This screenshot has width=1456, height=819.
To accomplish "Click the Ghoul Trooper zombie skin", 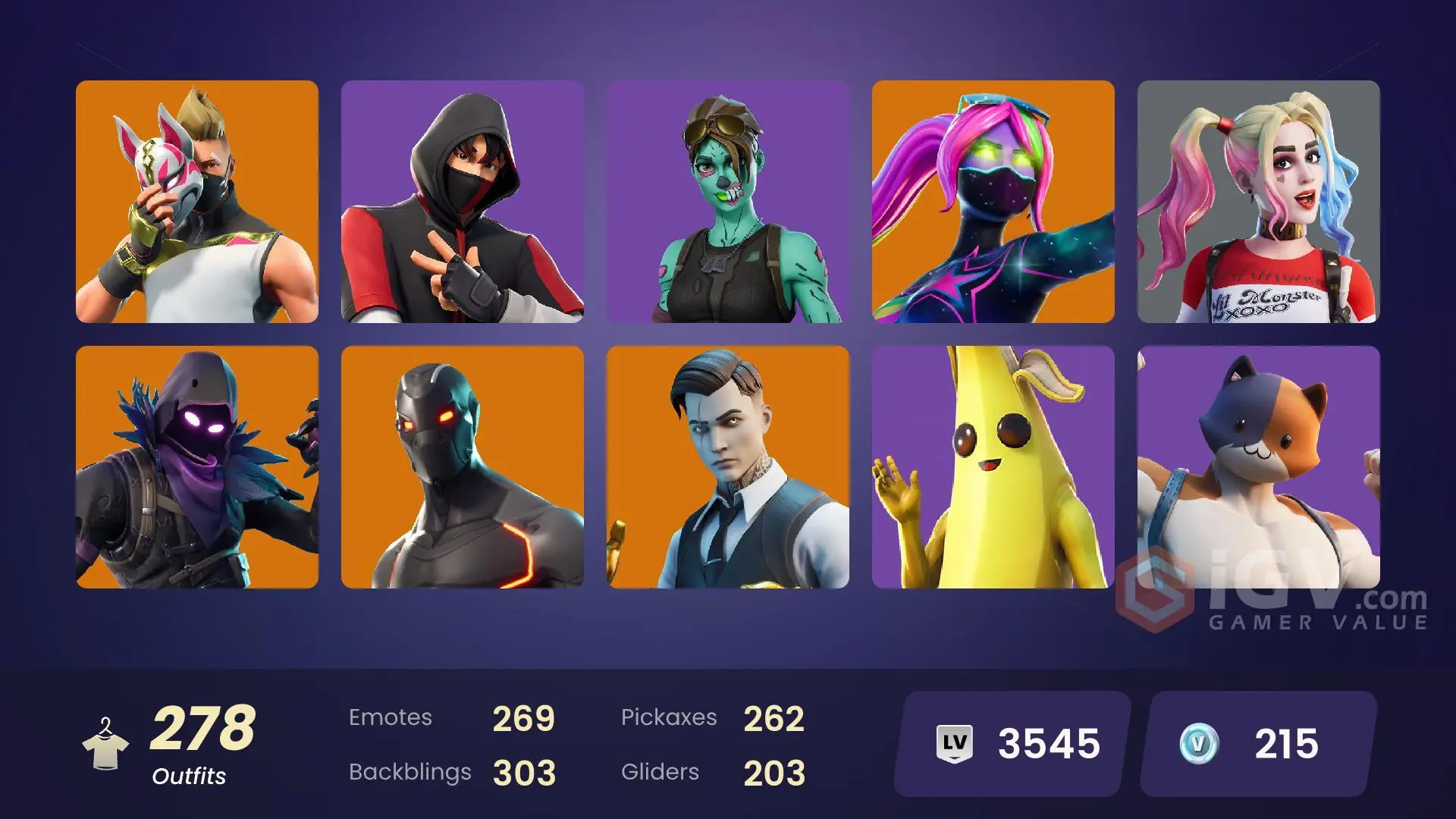I will point(728,205).
